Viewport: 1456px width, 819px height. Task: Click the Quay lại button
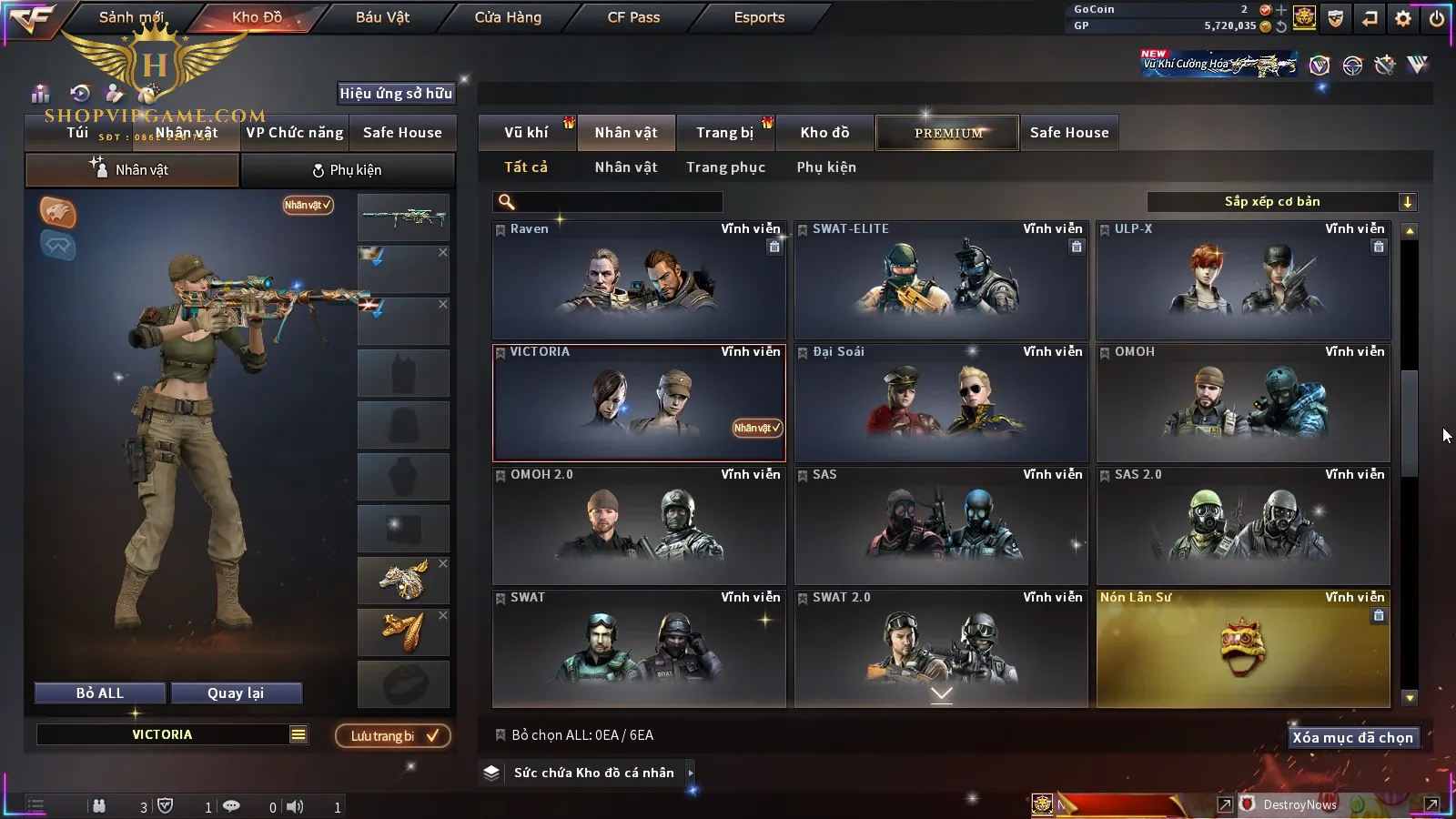pos(236,693)
